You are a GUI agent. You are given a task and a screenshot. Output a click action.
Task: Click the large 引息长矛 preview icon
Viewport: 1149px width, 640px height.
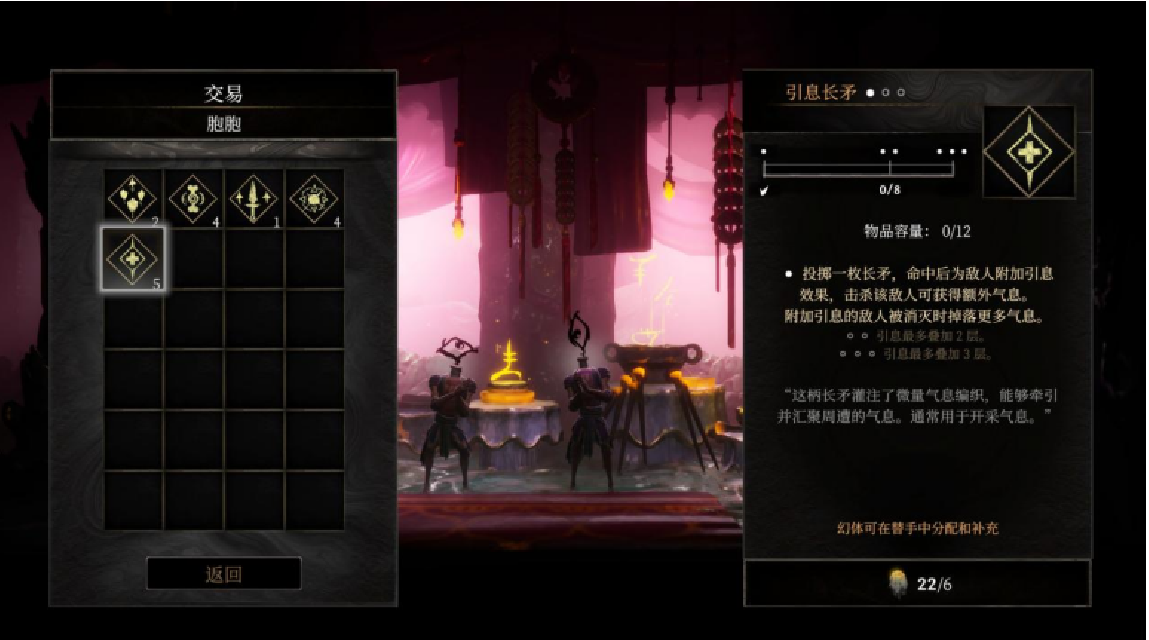1028,152
